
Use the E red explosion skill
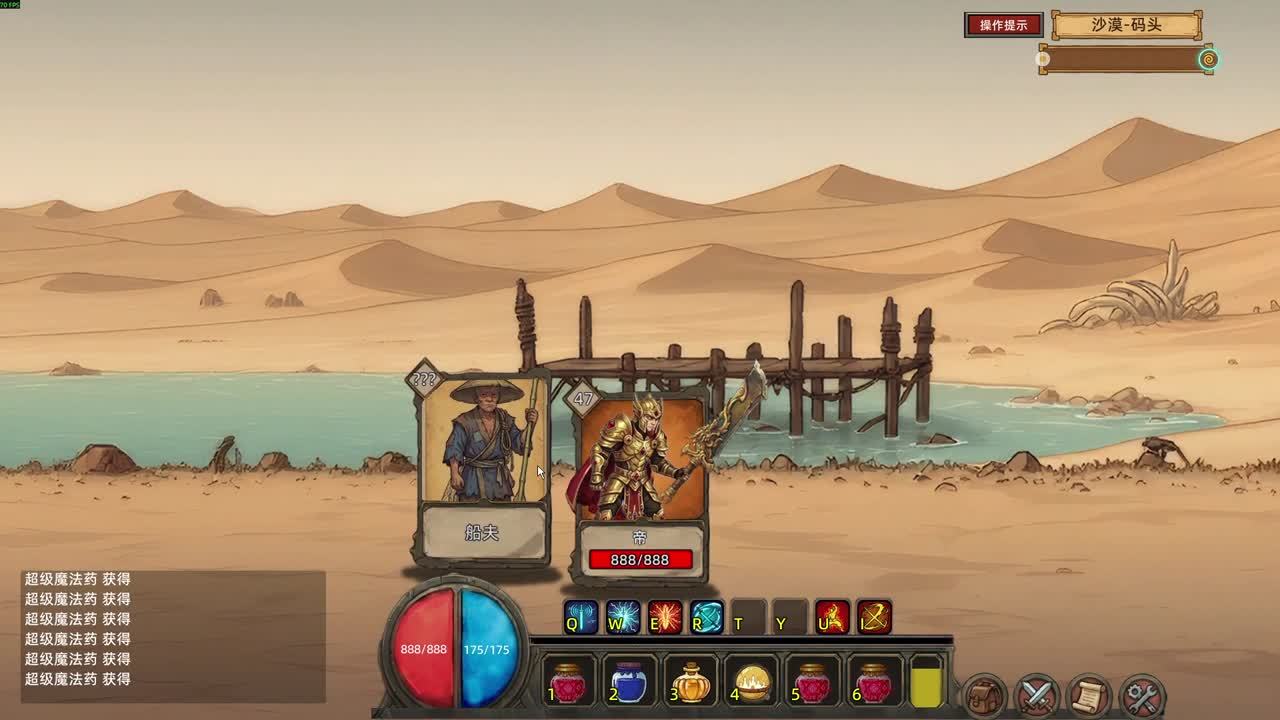coord(665,617)
